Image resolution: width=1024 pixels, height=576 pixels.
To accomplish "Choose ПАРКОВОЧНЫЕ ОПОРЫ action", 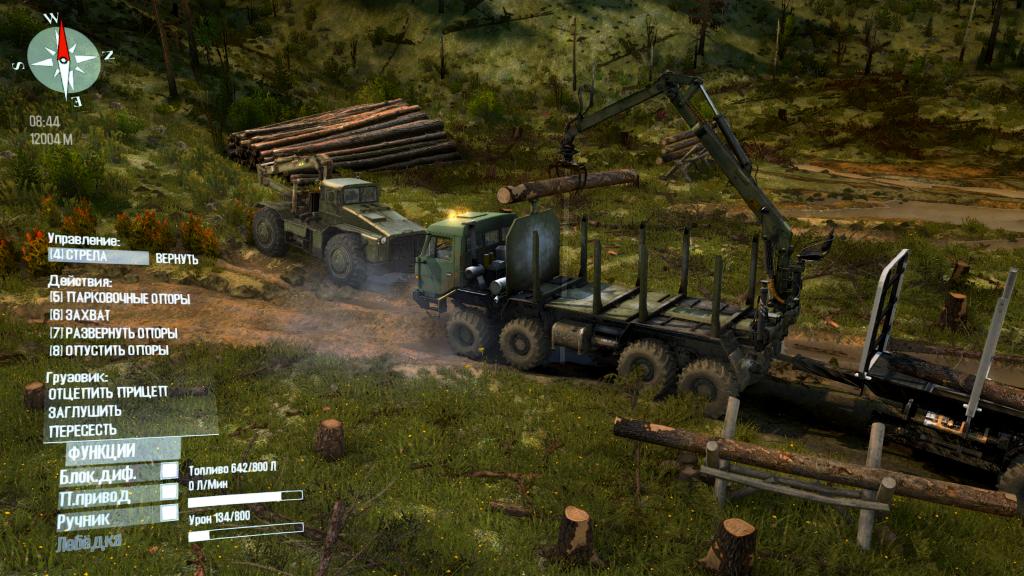I will click(x=119, y=298).
